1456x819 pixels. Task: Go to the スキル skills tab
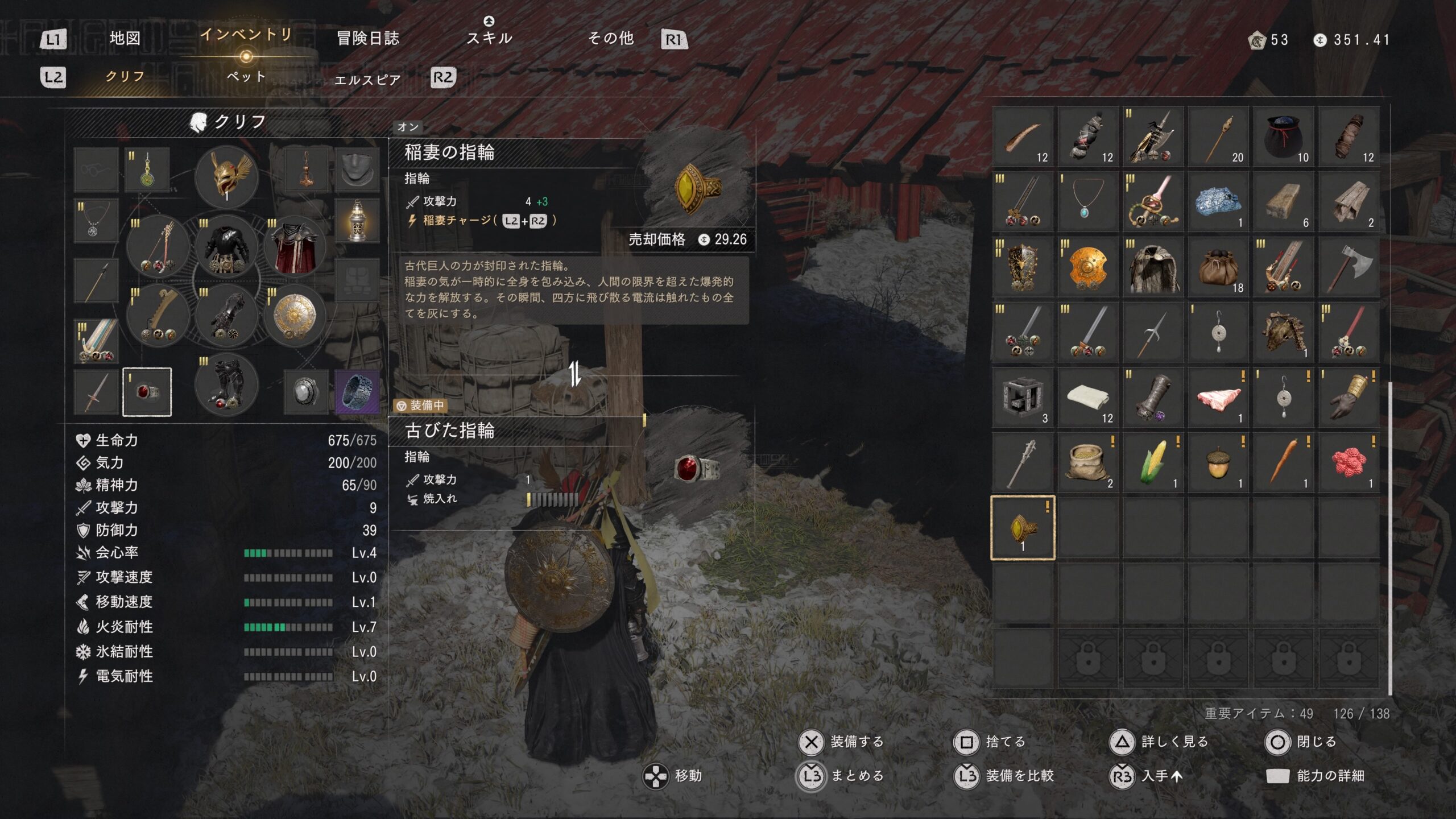point(489,38)
